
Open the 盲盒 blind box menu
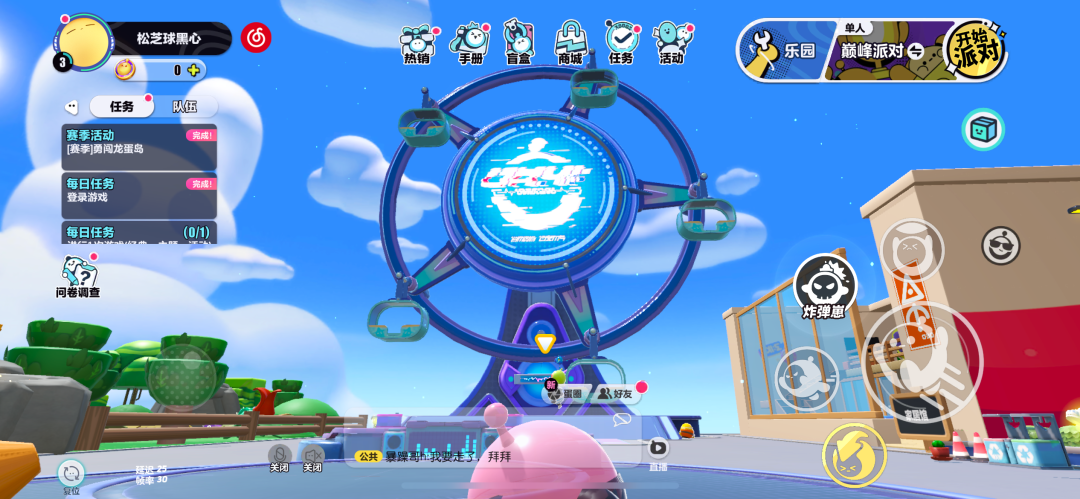coord(518,43)
